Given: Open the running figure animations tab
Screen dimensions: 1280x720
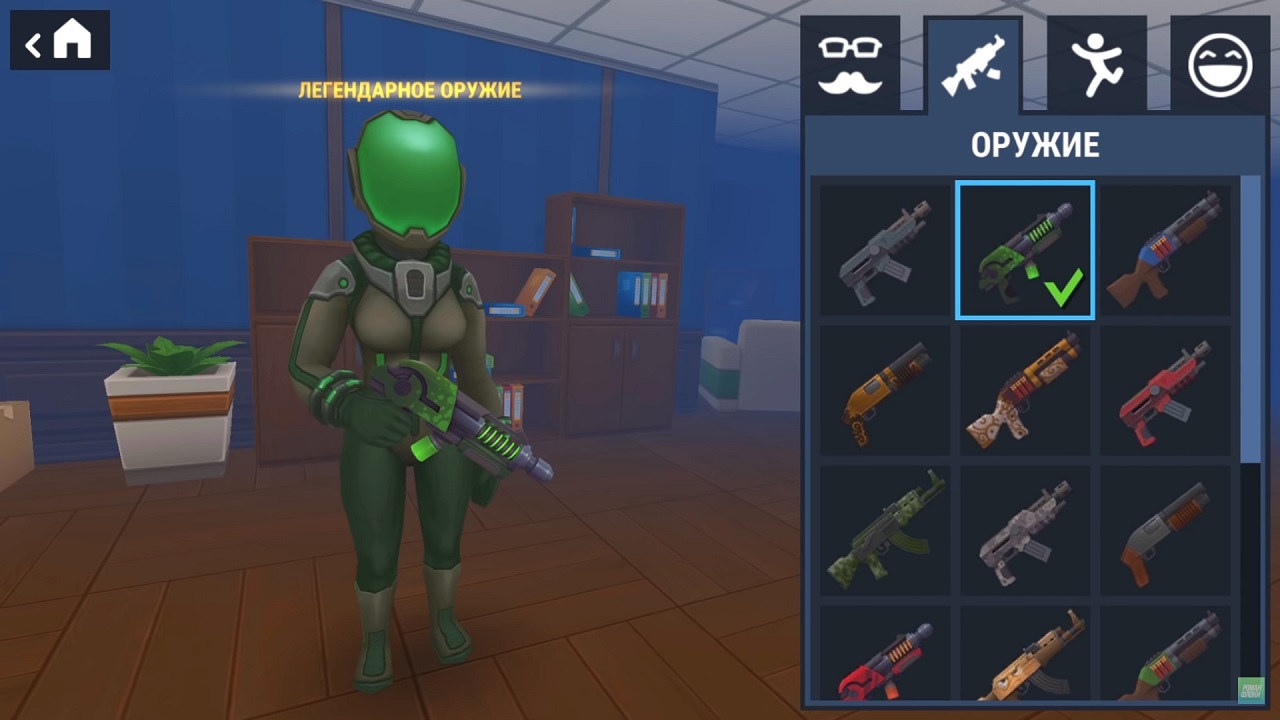Looking at the screenshot, I should [x=1096, y=65].
